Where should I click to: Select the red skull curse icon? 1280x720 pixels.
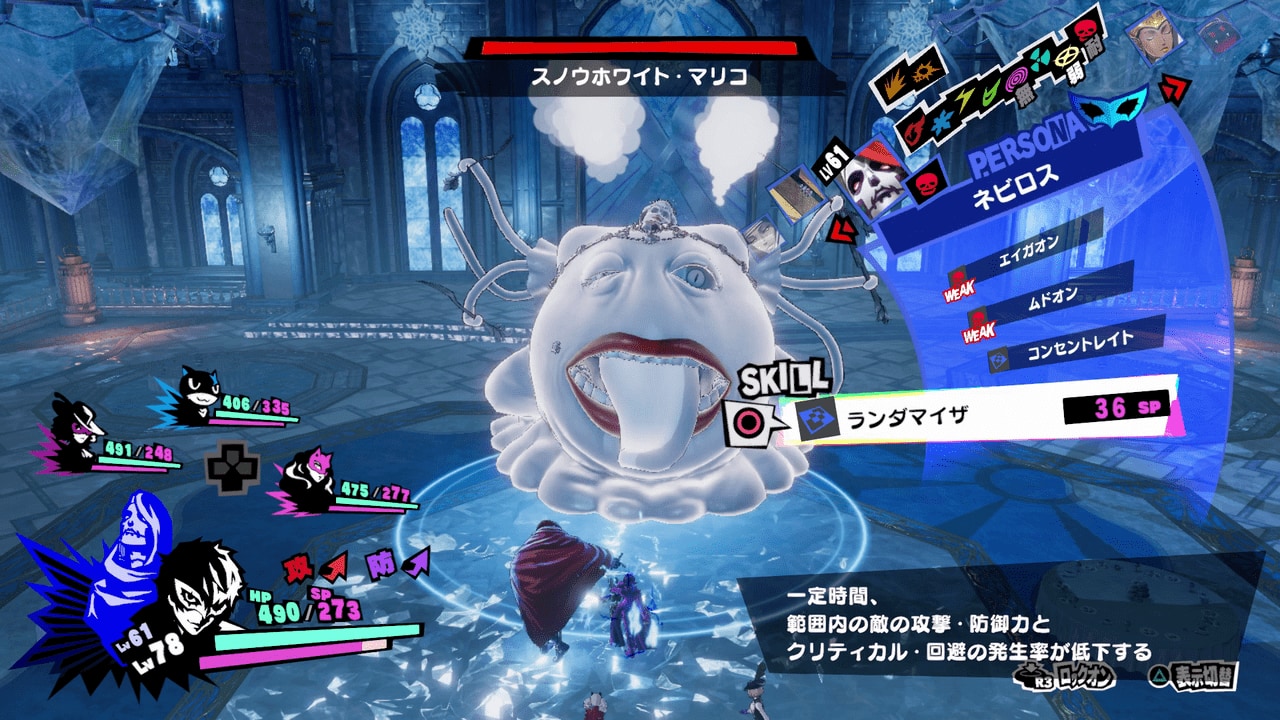[x=1084, y=31]
